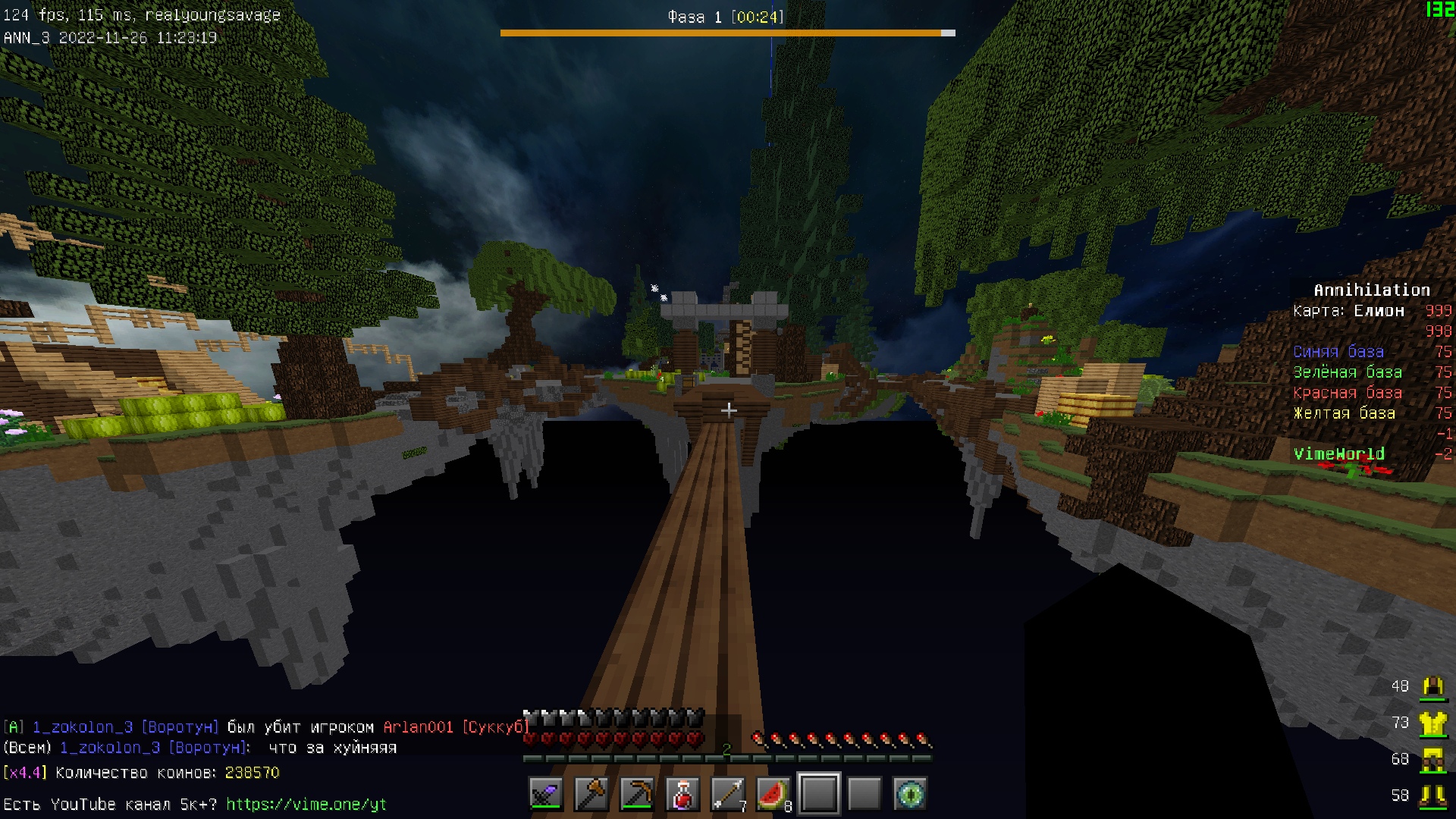This screenshot has width=1456, height=819.
Task: Select the red potion slot
Action: [682, 794]
